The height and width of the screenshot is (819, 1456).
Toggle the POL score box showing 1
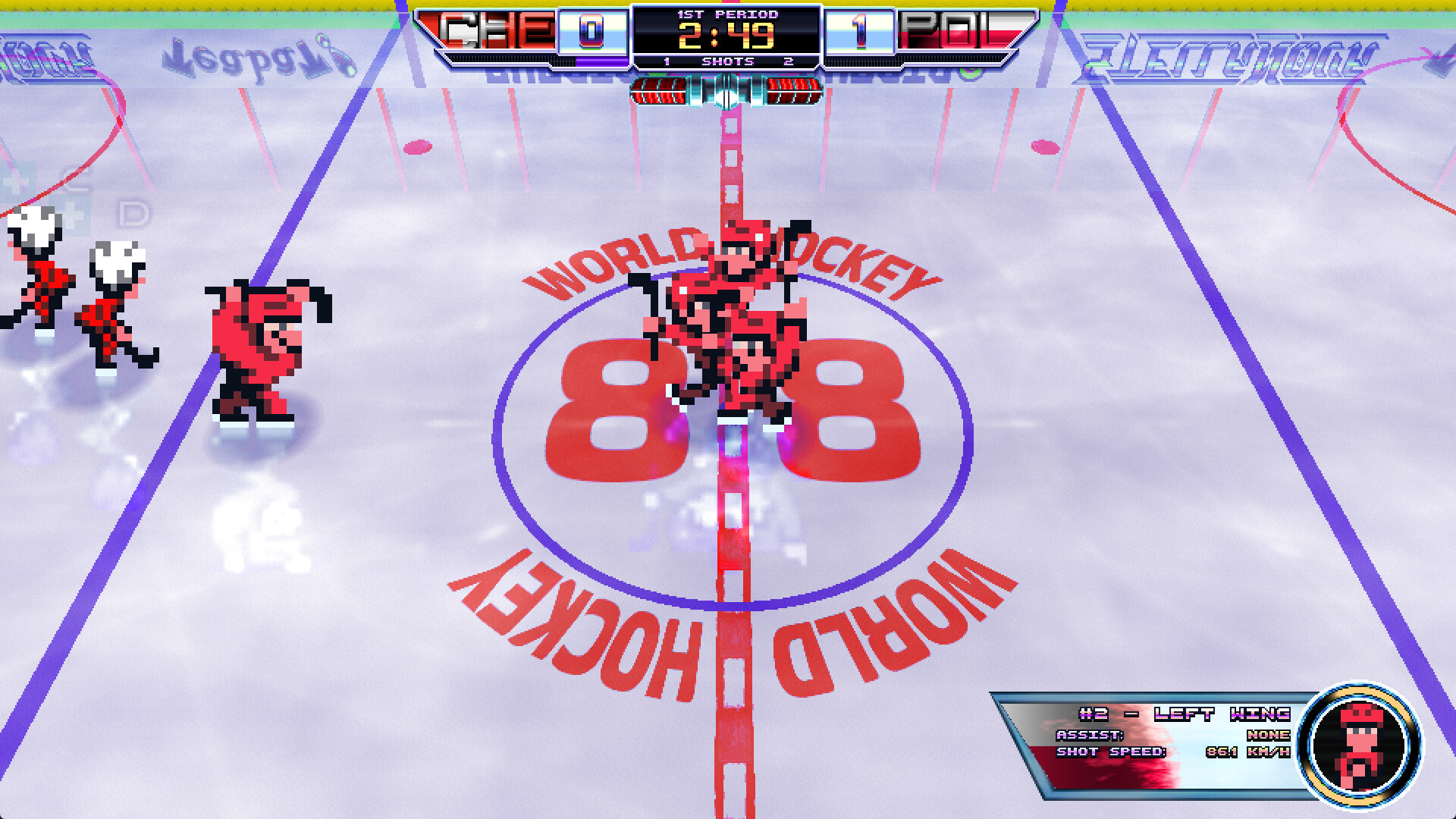tap(859, 30)
